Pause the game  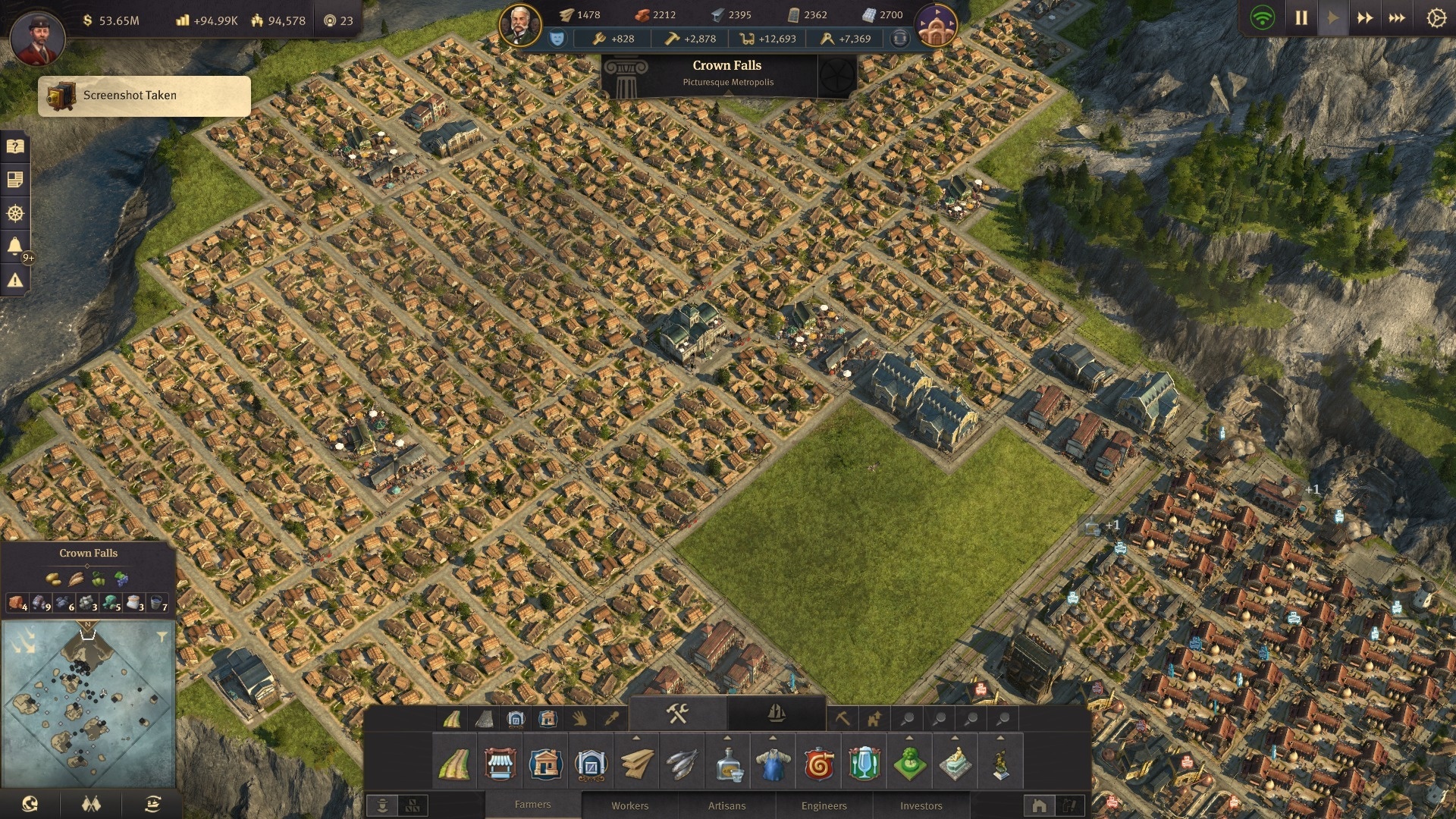pyautogui.click(x=1301, y=17)
